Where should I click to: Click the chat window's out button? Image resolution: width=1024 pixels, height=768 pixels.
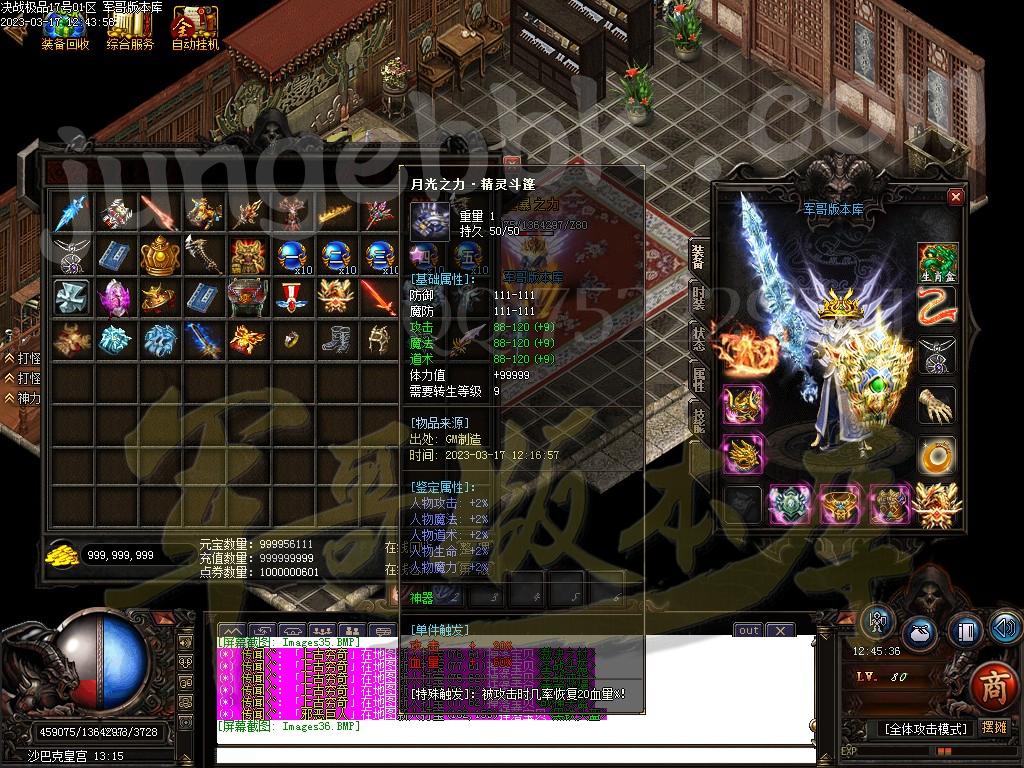pyautogui.click(x=748, y=630)
